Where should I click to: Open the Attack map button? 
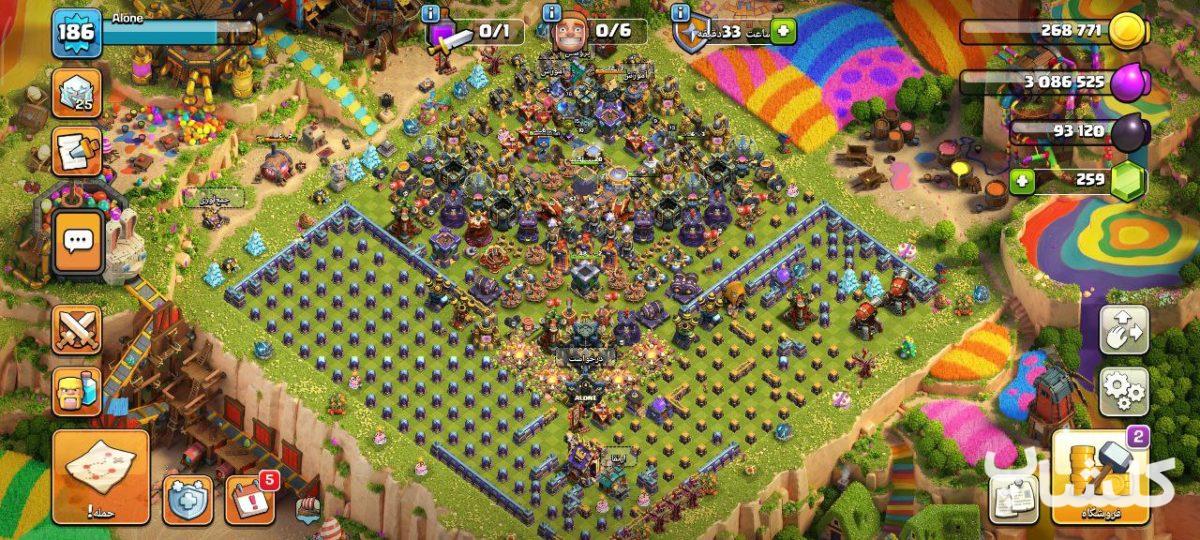tap(100, 476)
